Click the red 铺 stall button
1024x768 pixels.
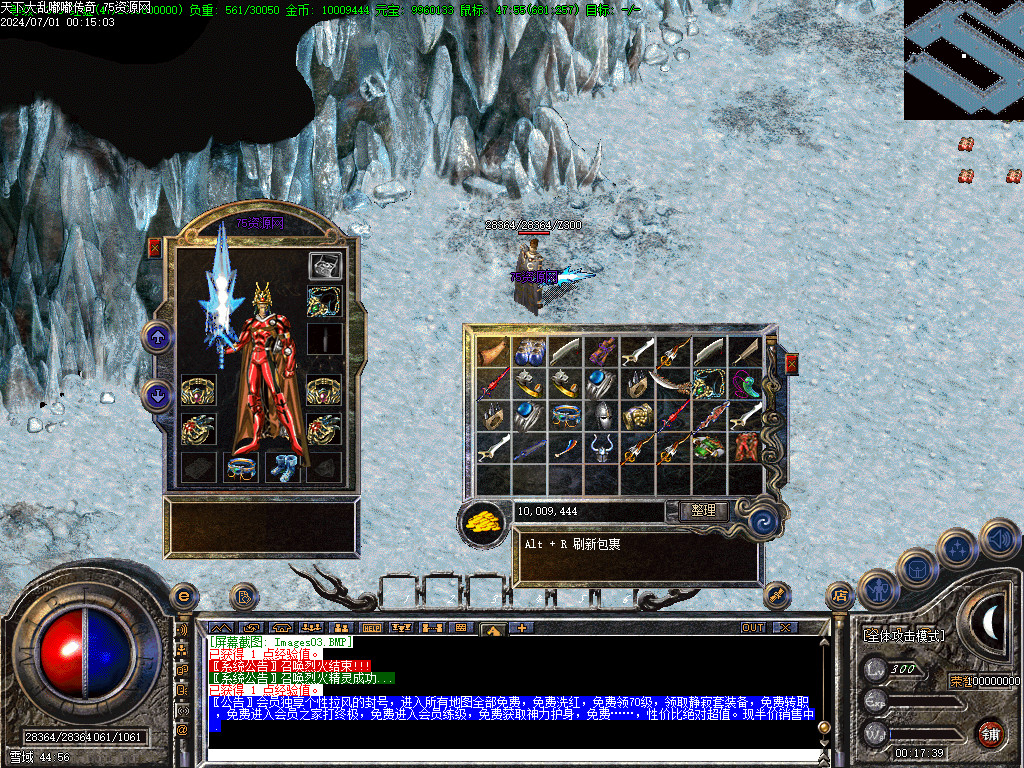(x=990, y=733)
